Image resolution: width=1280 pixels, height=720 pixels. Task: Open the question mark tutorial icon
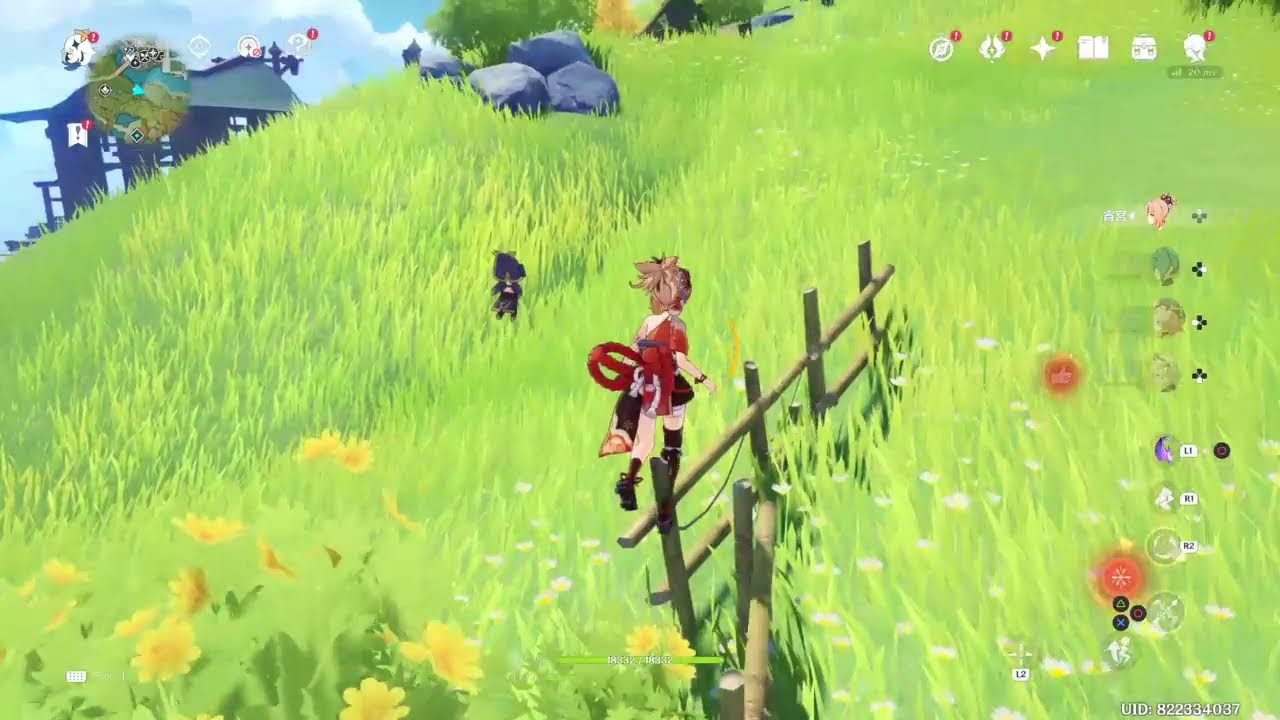[299, 45]
